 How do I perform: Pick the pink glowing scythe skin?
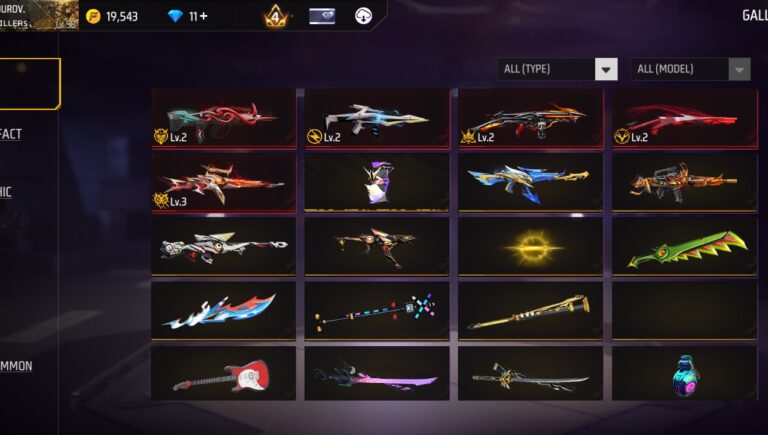pyautogui.click(x=377, y=374)
